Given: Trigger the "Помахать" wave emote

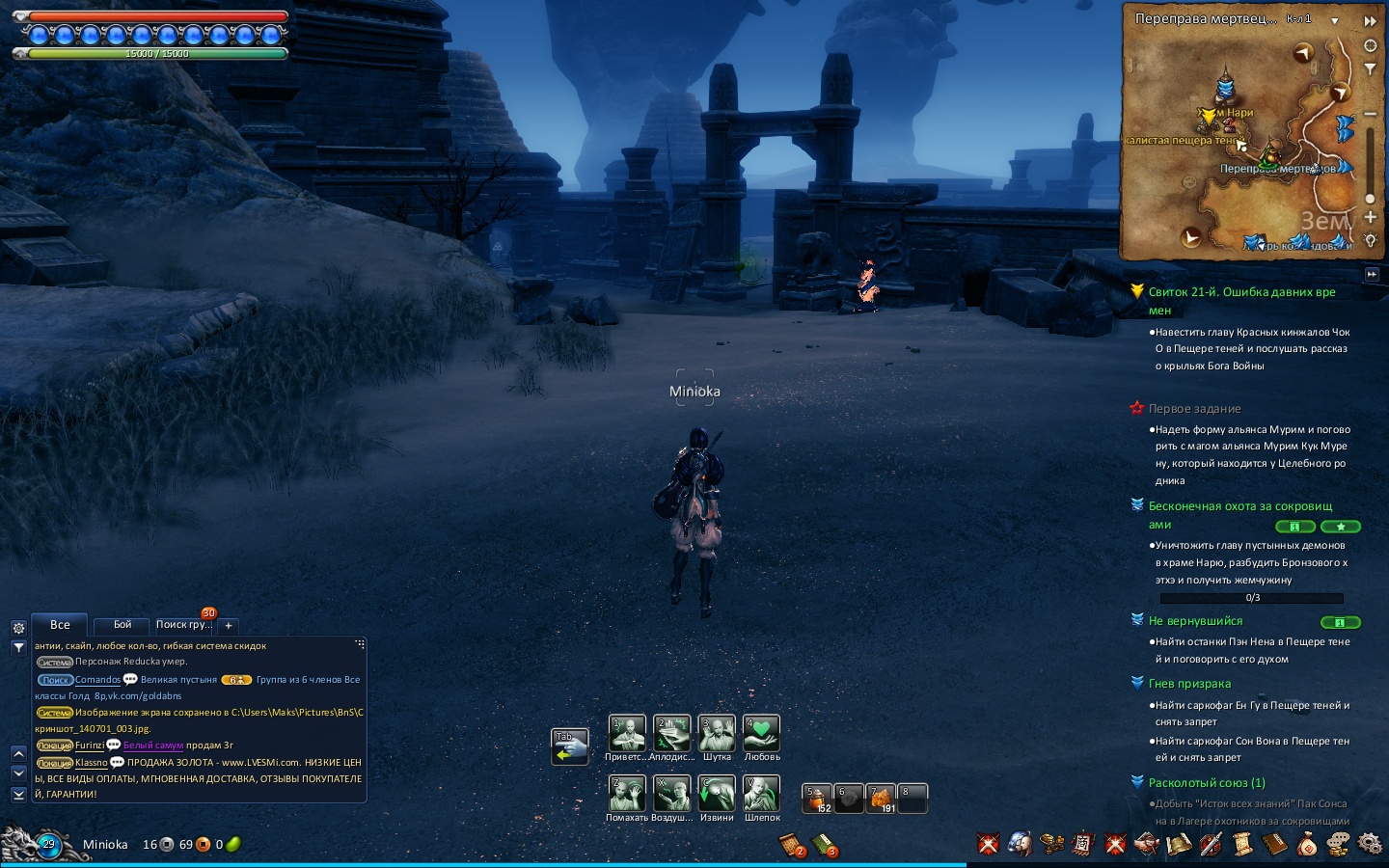Looking at the screenshot, I should pyautogui.click(x=627, y=795).
